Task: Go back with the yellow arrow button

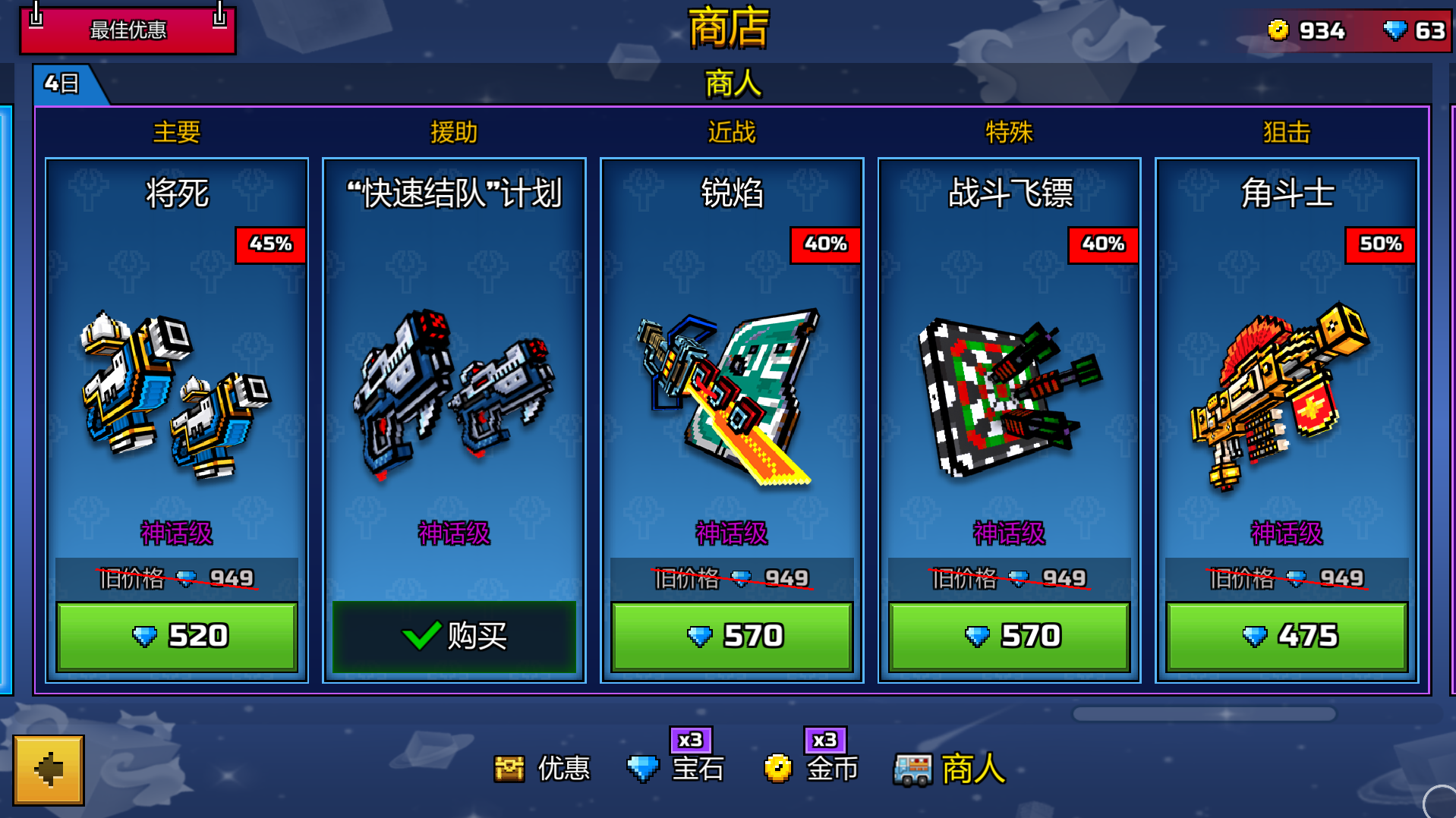Action: (49, 769)
